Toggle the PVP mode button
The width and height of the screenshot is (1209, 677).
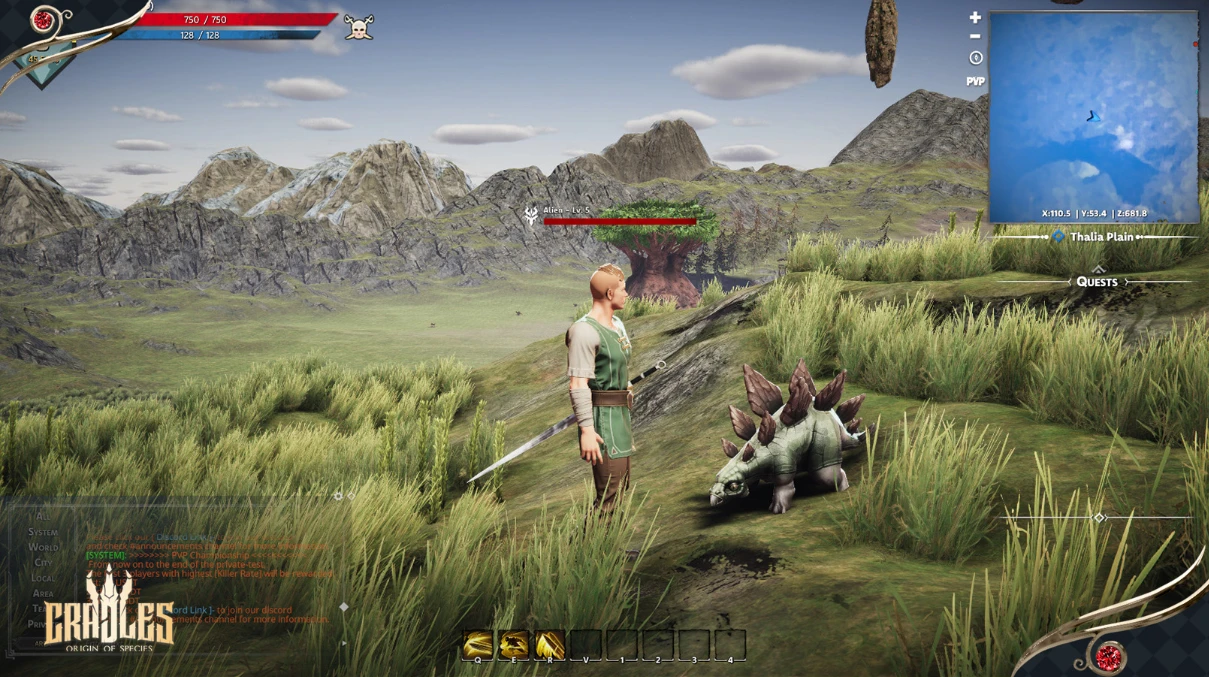[976, 81]
